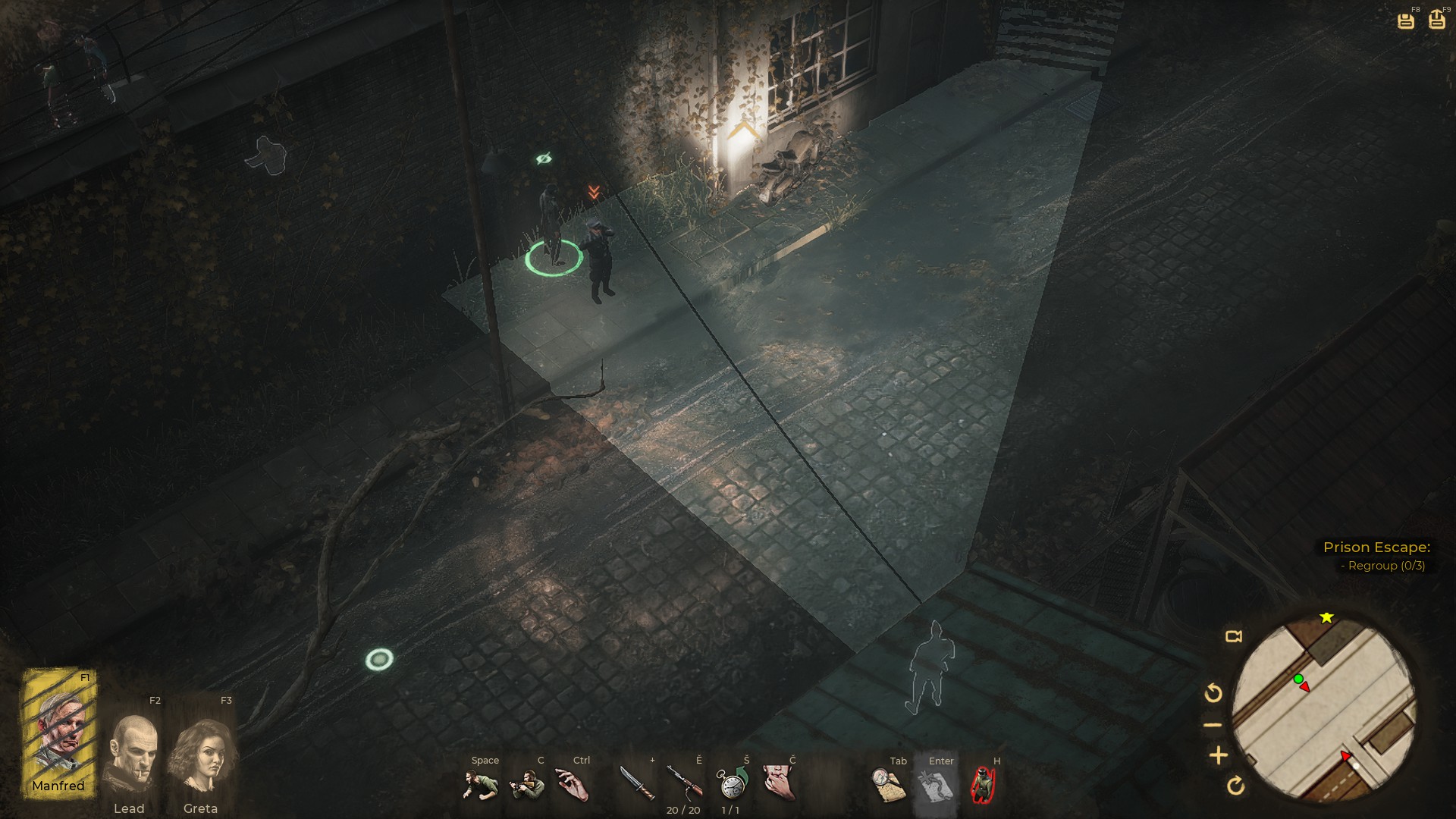This screenshot has width=1456, height=819.
Task: Use the grabbing hand interact action
Action: pos(573,785)
